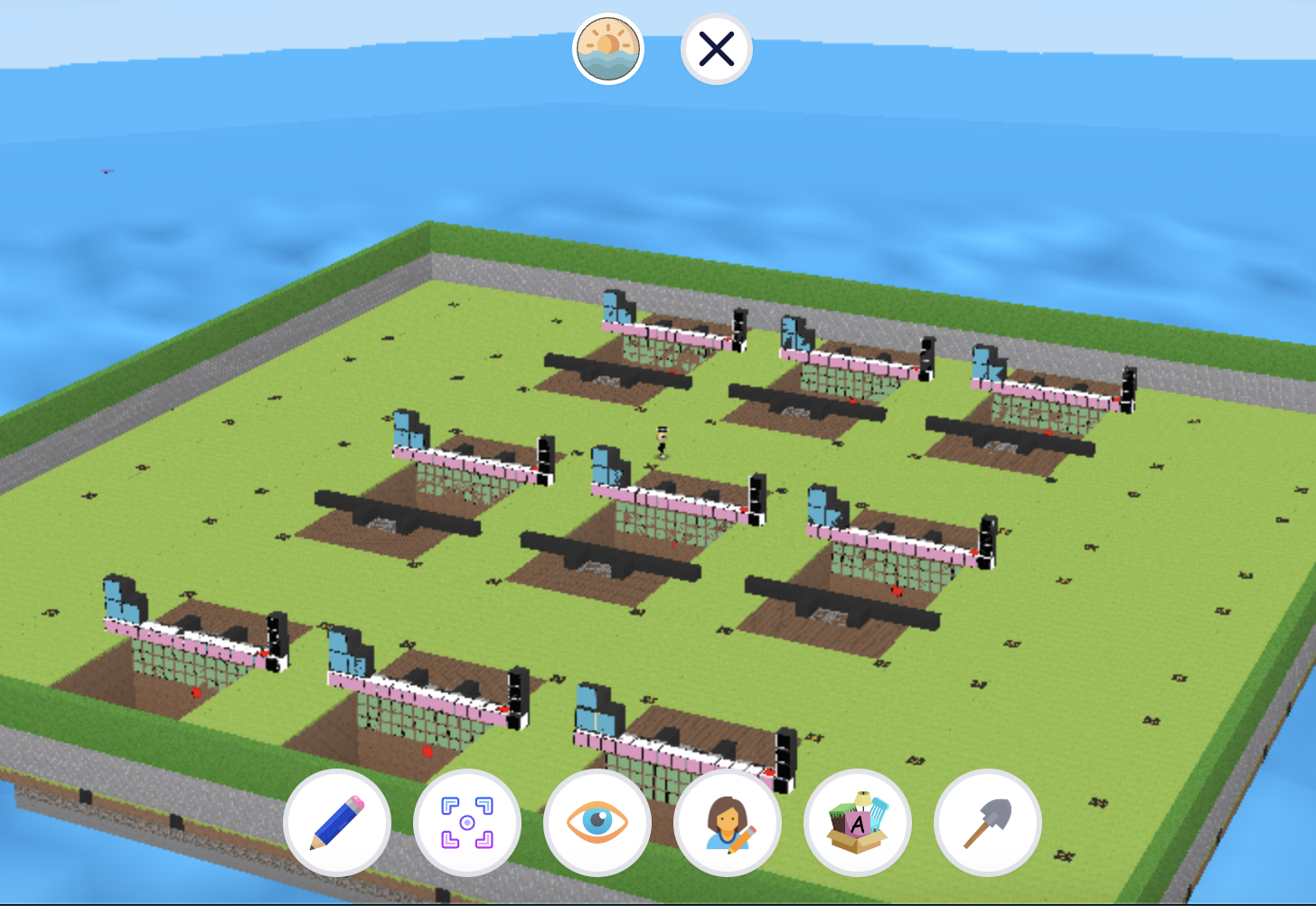Open the toolbox asset library
This screenshot has width=1316, height=906.
(857, 823)
